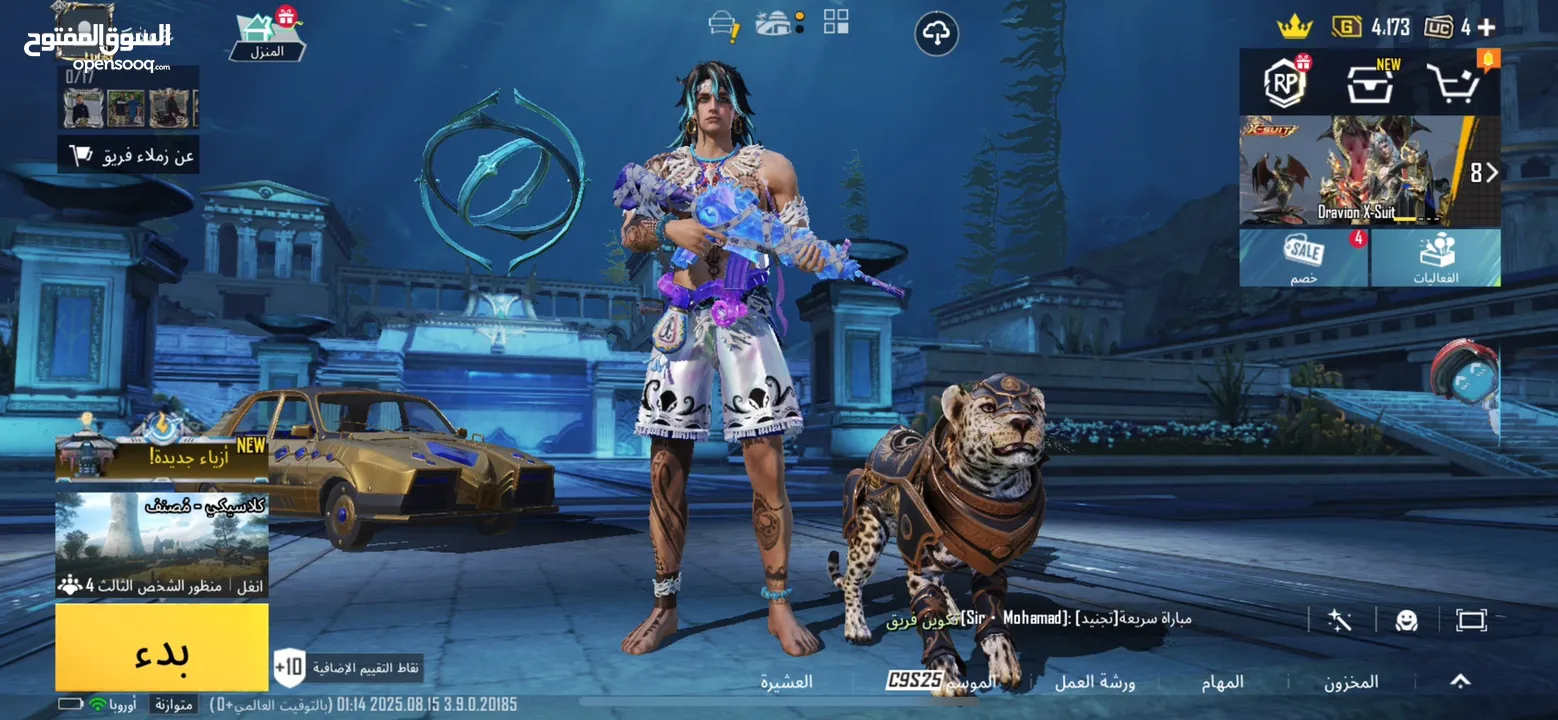
Task: Open the الفعاليات events tile
Action: [x=1436, y=258]
